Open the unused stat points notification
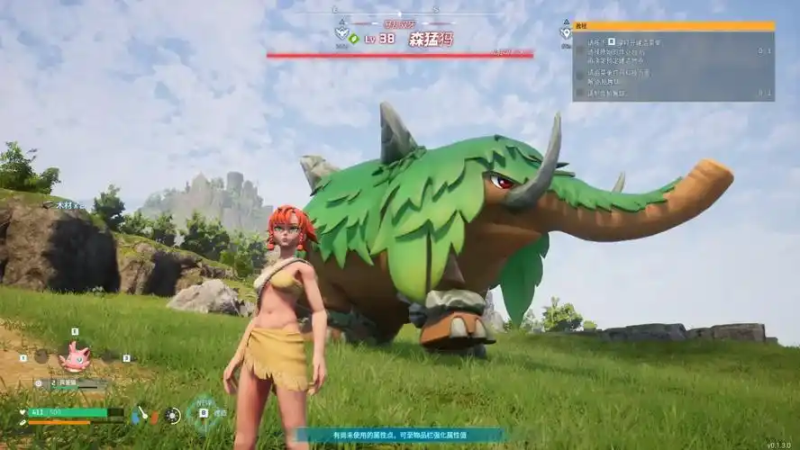Image resolution: width=800 pixels, height=450 pixels. point(400,435)
